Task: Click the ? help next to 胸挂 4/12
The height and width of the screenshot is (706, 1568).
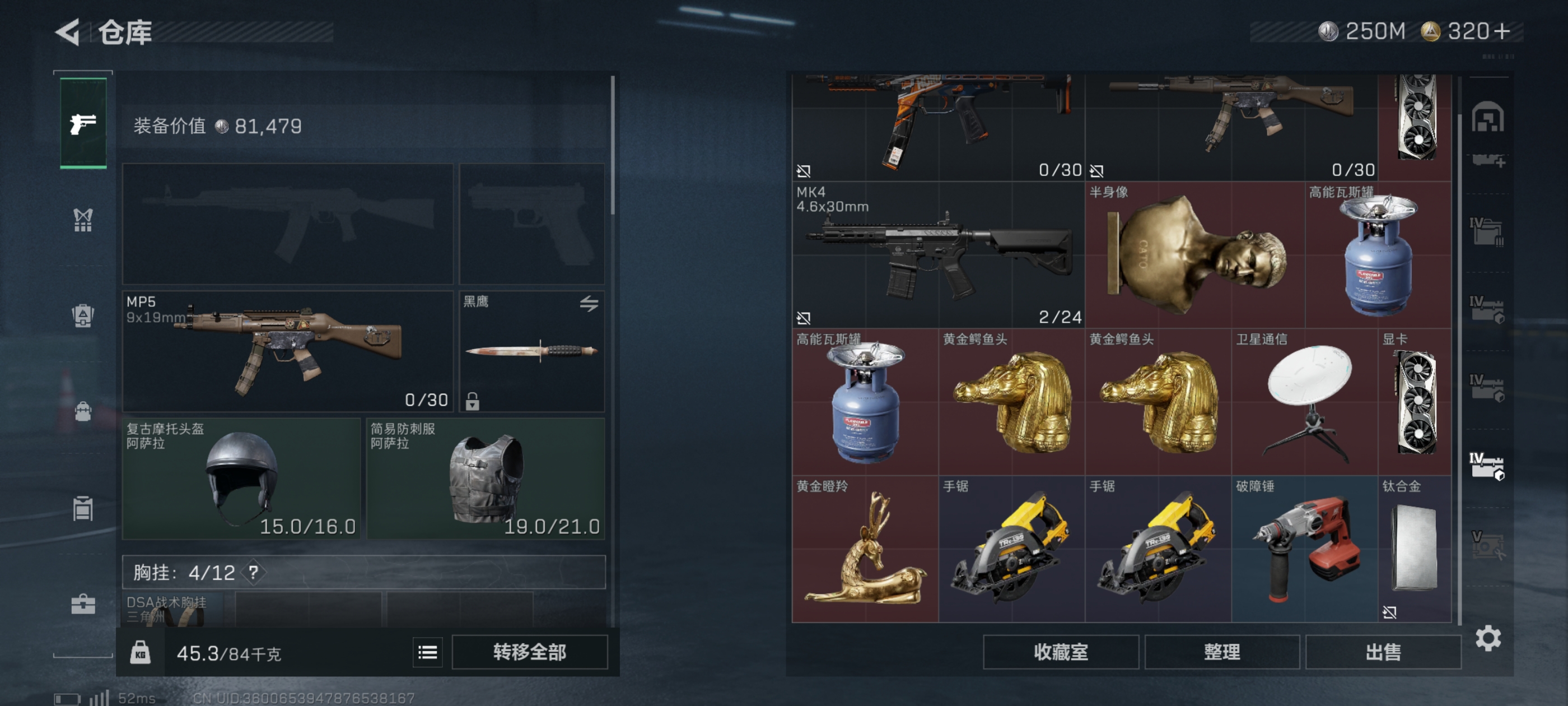Action: [x=253, y=573]
